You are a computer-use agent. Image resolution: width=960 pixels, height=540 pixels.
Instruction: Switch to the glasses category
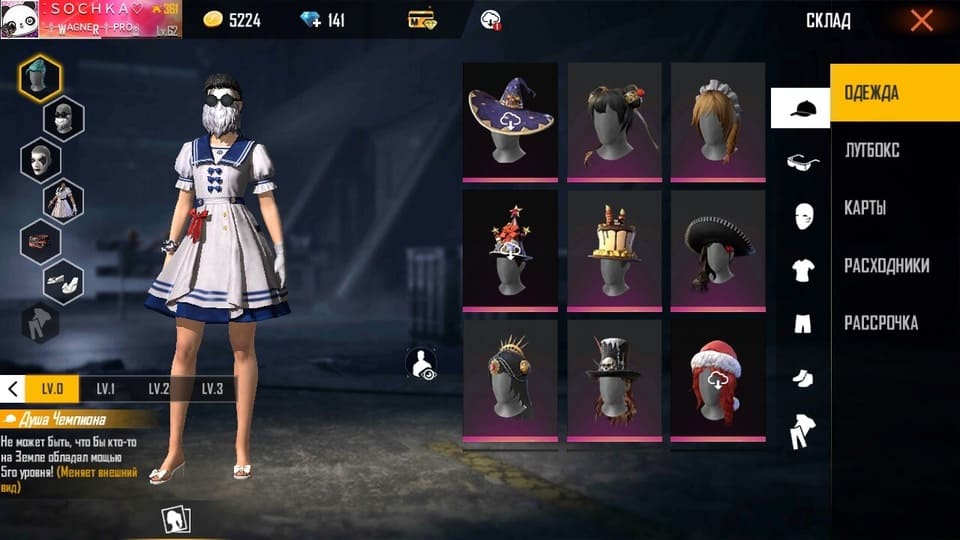pos(801,162)
